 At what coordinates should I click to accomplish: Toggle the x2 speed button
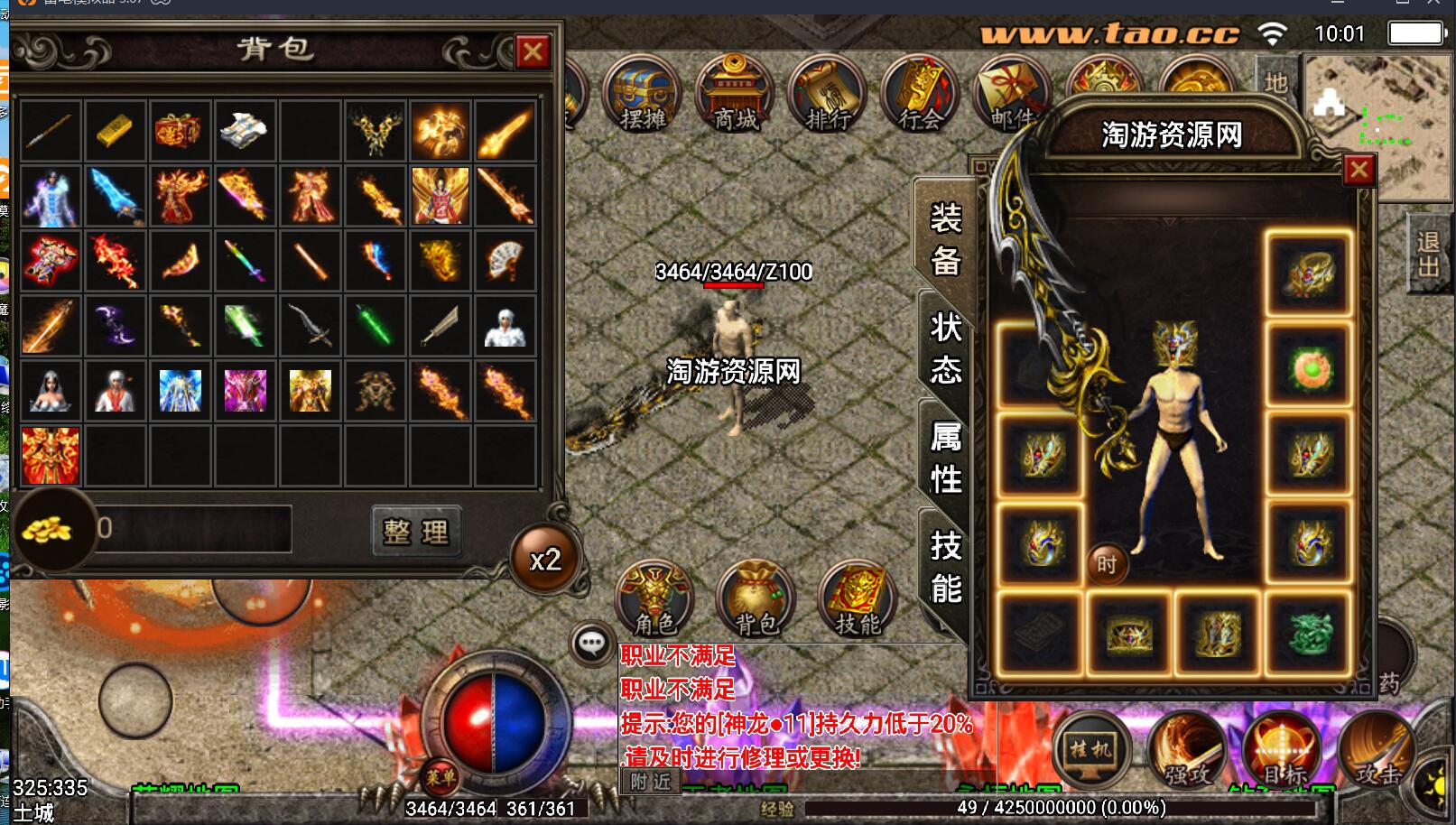click(545, 561)
